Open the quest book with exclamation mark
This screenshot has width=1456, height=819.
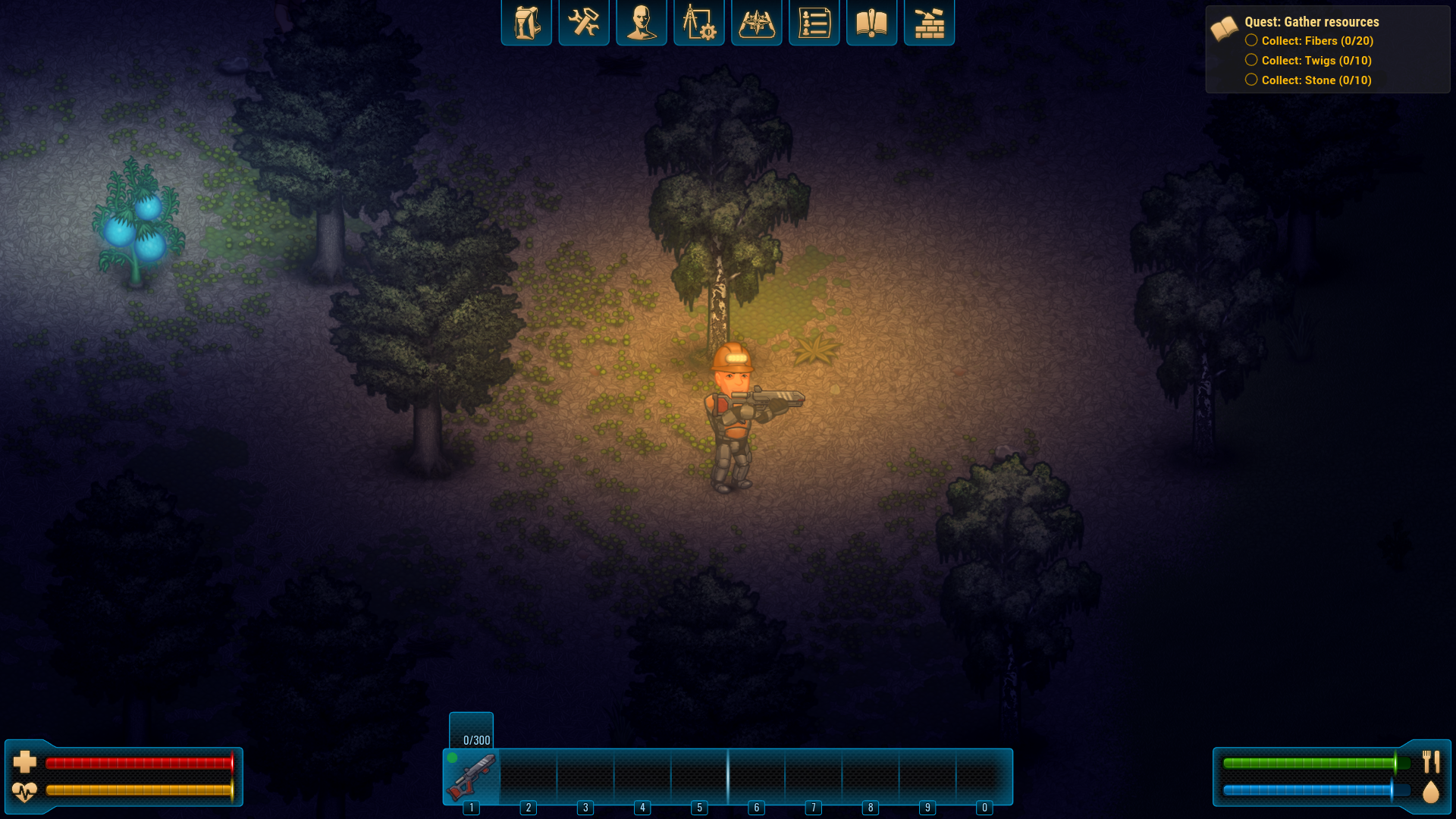[x=871, y=22]
